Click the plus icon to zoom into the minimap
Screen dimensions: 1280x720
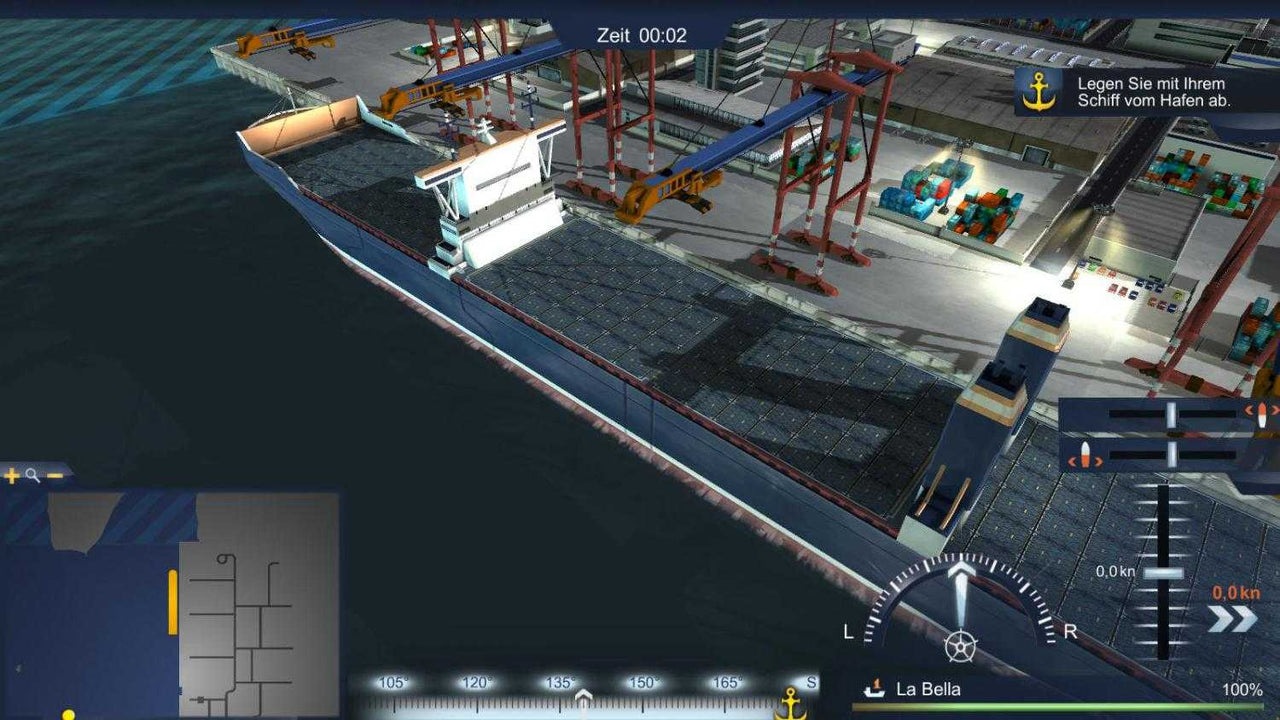(x=11, y=475)
